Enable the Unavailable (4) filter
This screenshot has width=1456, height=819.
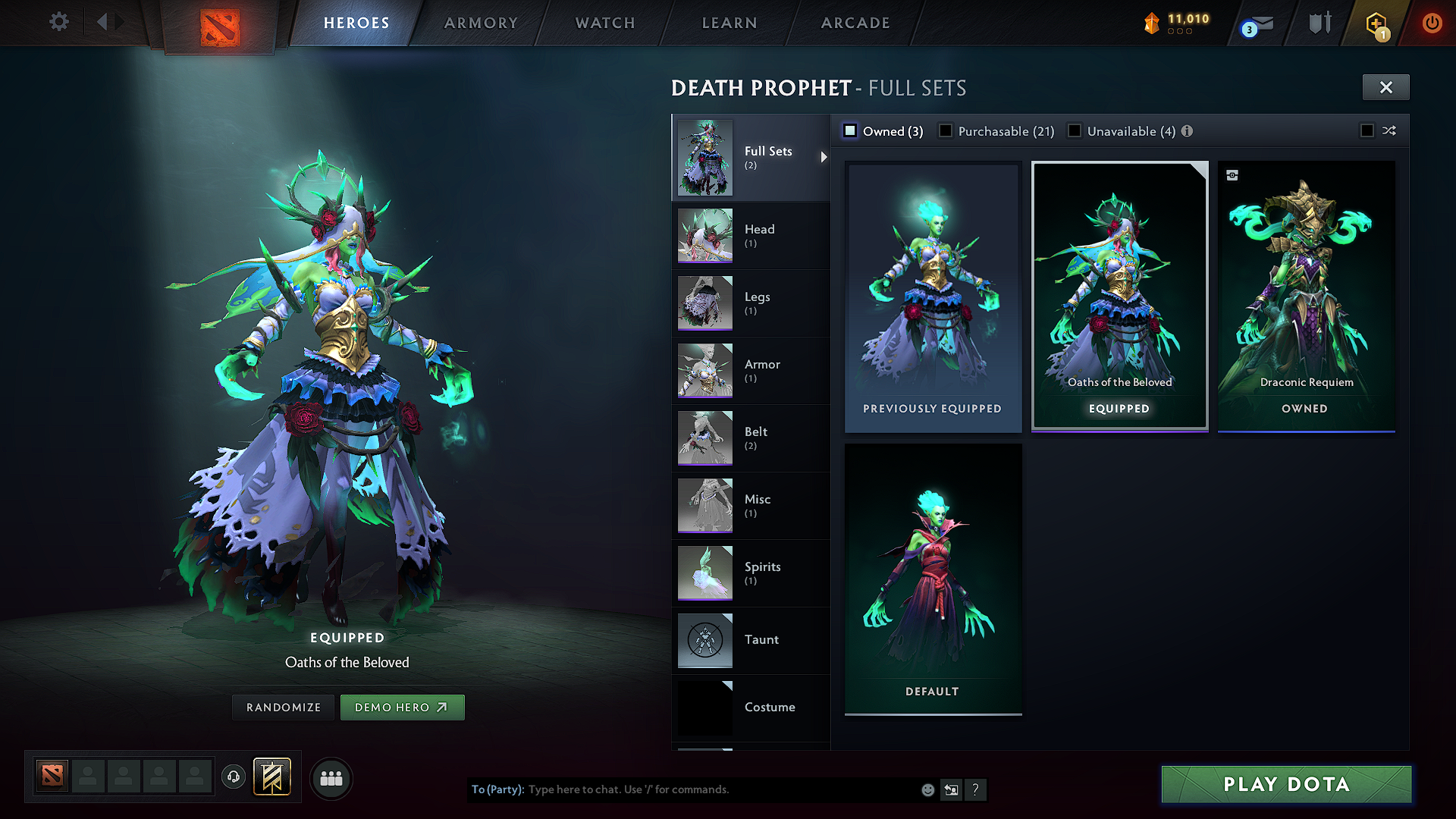(1075, 130)
